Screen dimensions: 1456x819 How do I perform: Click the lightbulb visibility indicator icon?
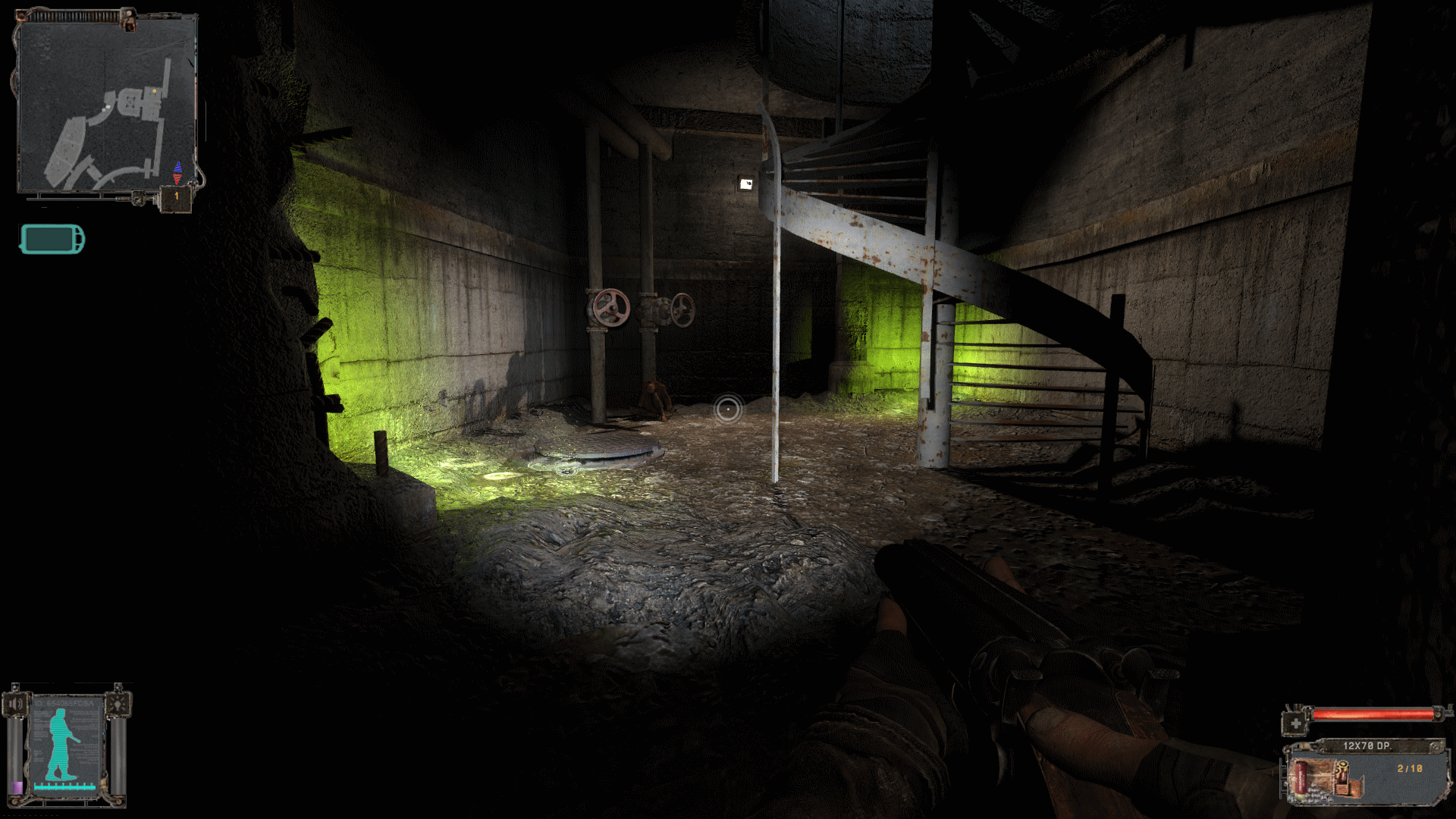[x=118, y=704]
